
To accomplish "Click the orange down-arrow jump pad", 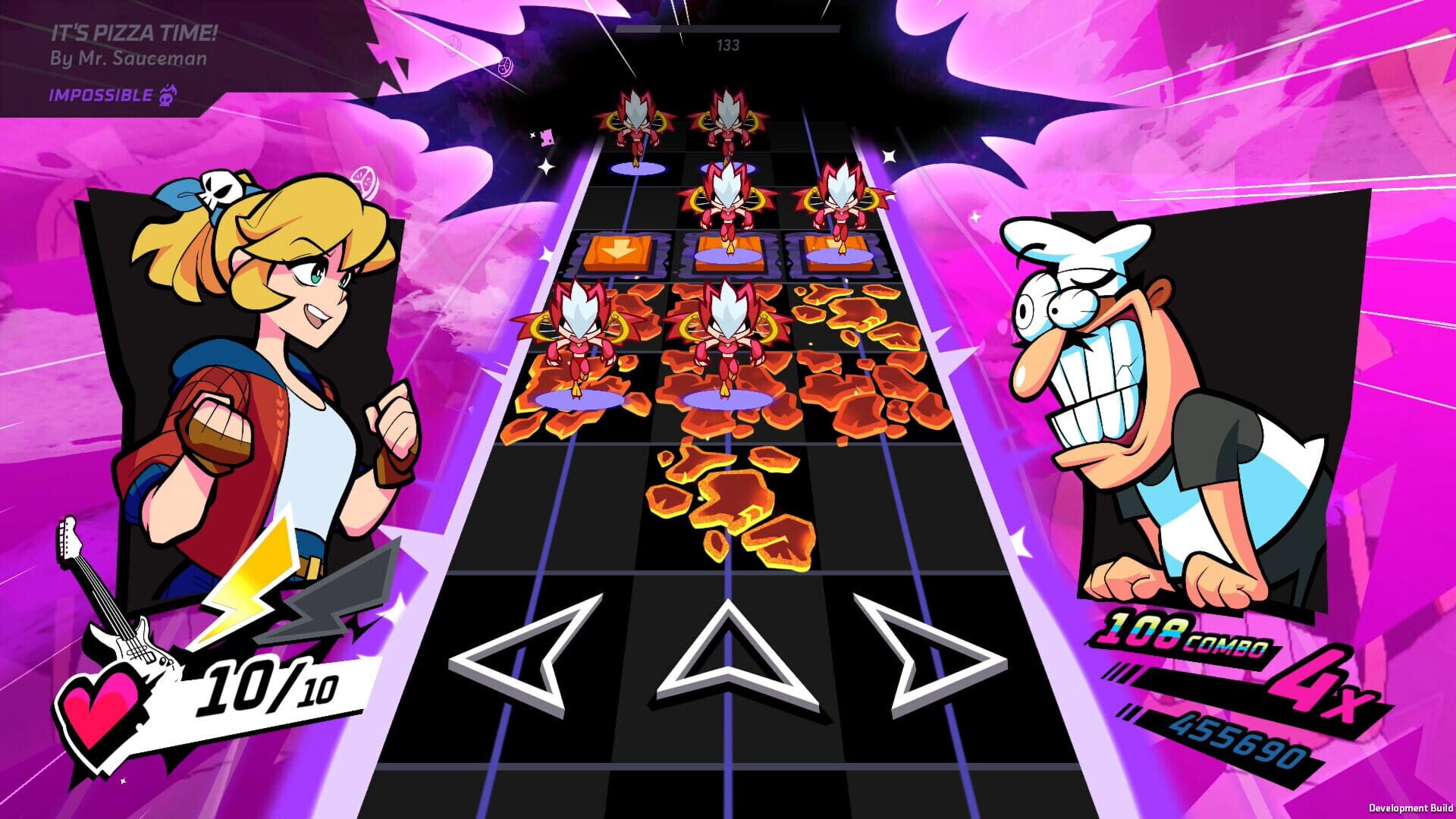I will pos(620,250).
